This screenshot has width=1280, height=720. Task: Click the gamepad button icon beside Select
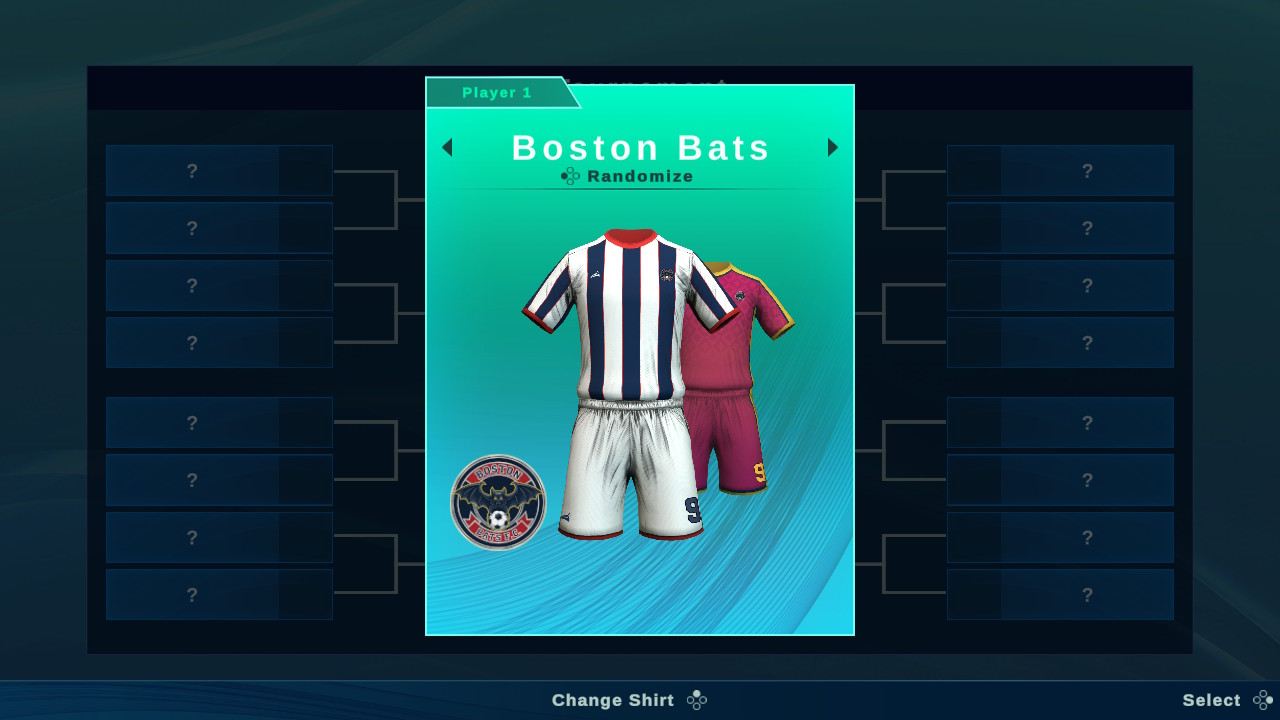[1259, 700]
